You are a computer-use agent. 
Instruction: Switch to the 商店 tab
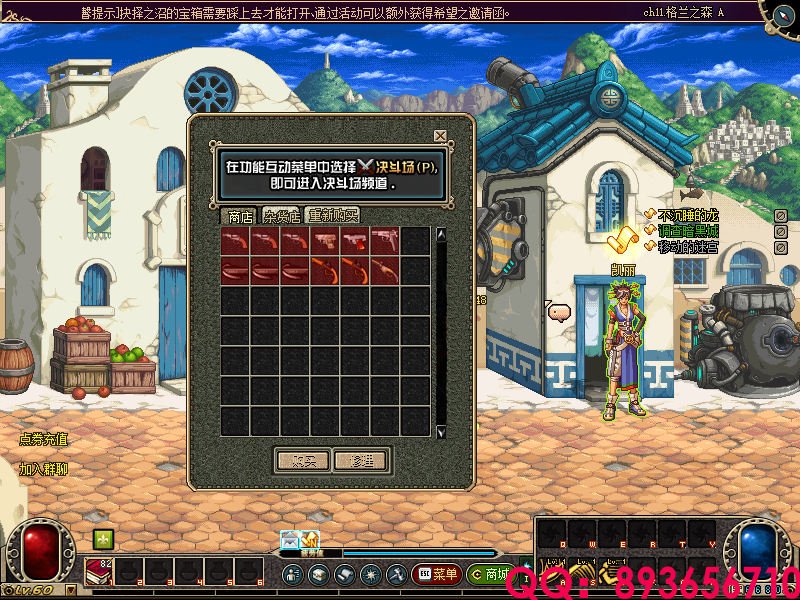(240, 216)
